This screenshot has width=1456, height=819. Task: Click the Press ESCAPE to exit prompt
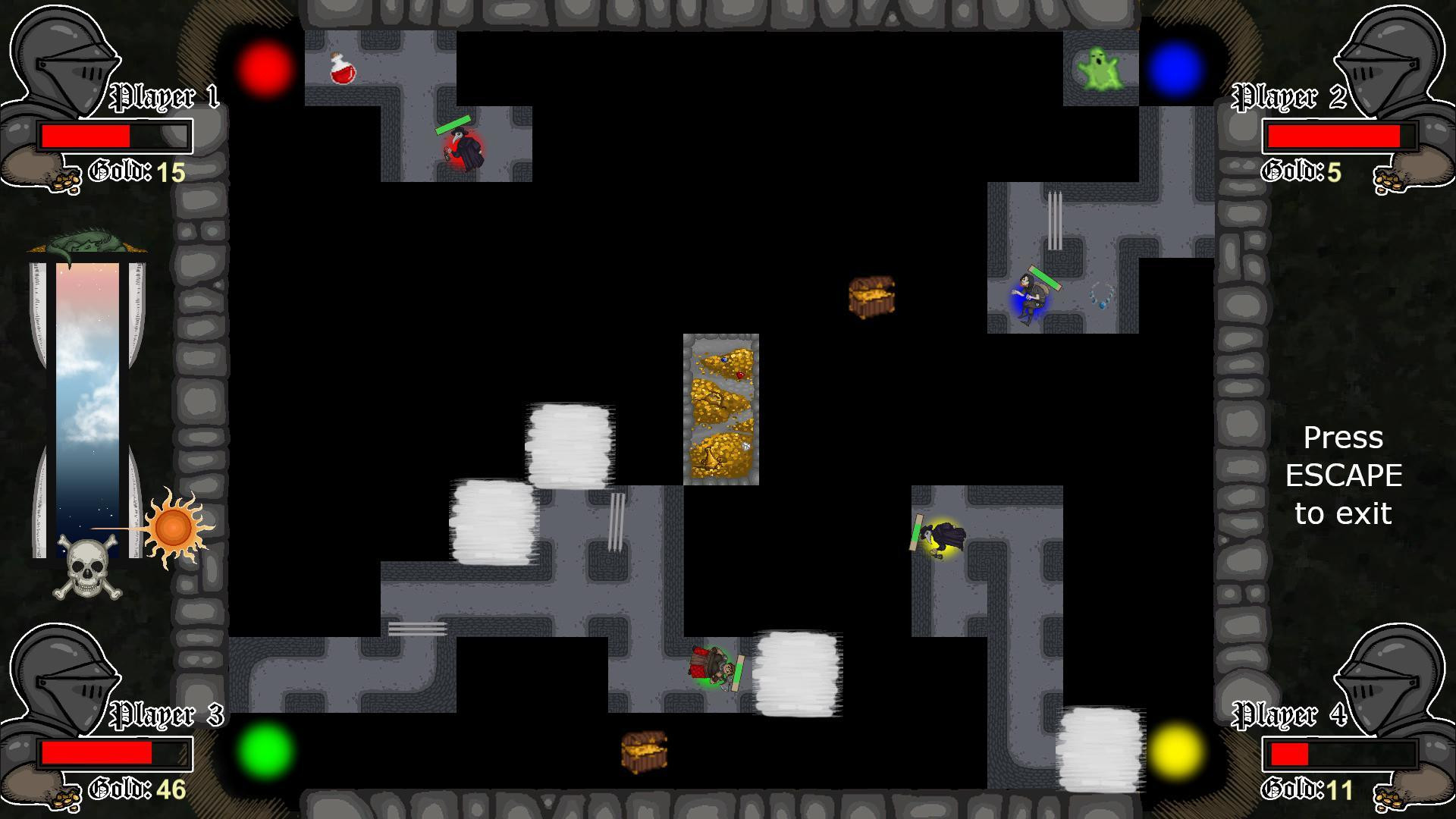point(1344,475)
